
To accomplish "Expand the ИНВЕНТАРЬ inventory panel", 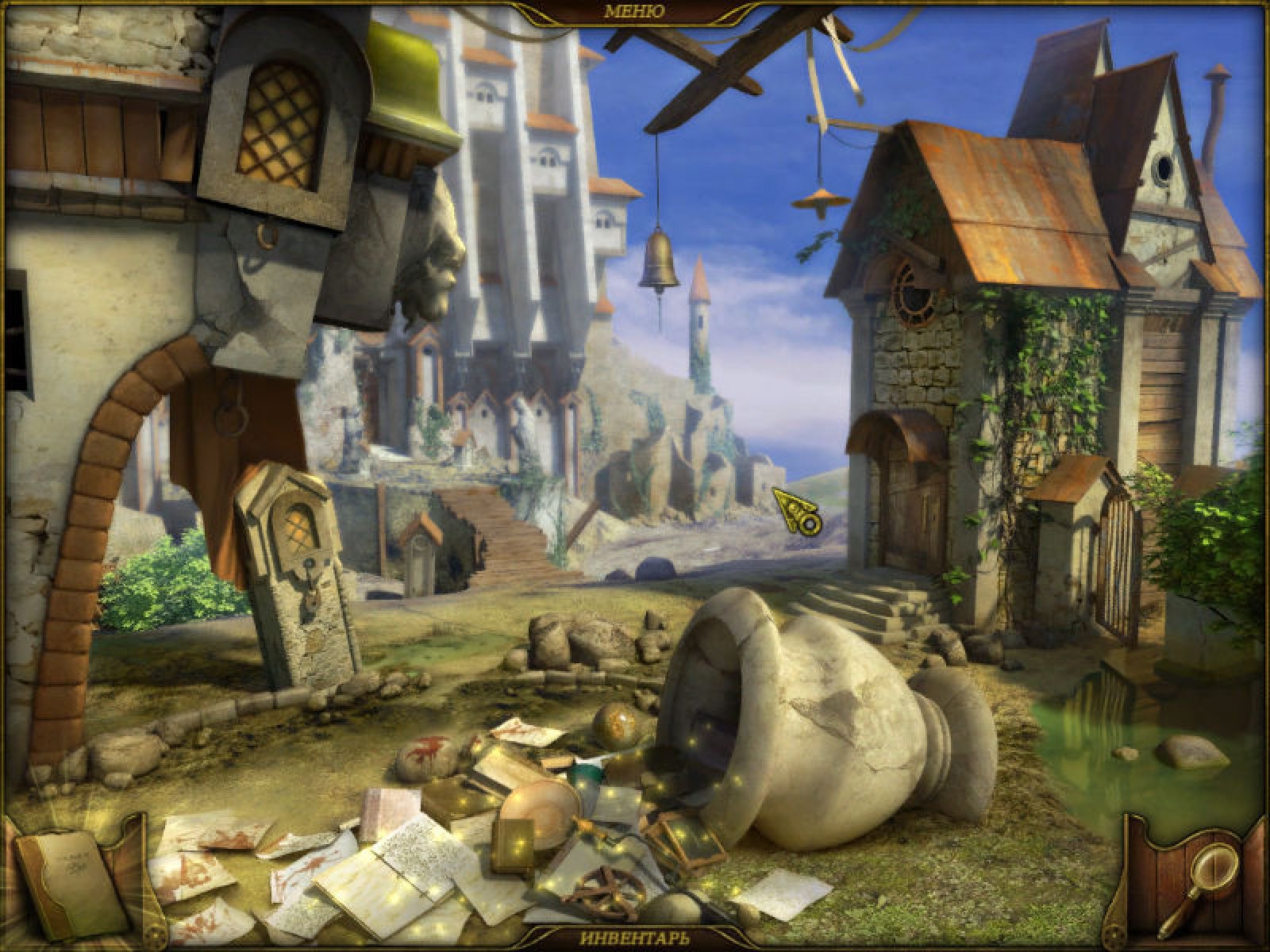I will pyautogui.click(x=634, y=939).
